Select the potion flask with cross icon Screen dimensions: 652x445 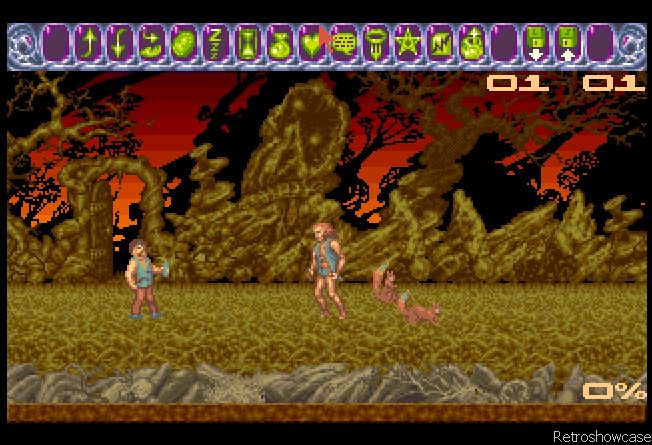(471, 44)
